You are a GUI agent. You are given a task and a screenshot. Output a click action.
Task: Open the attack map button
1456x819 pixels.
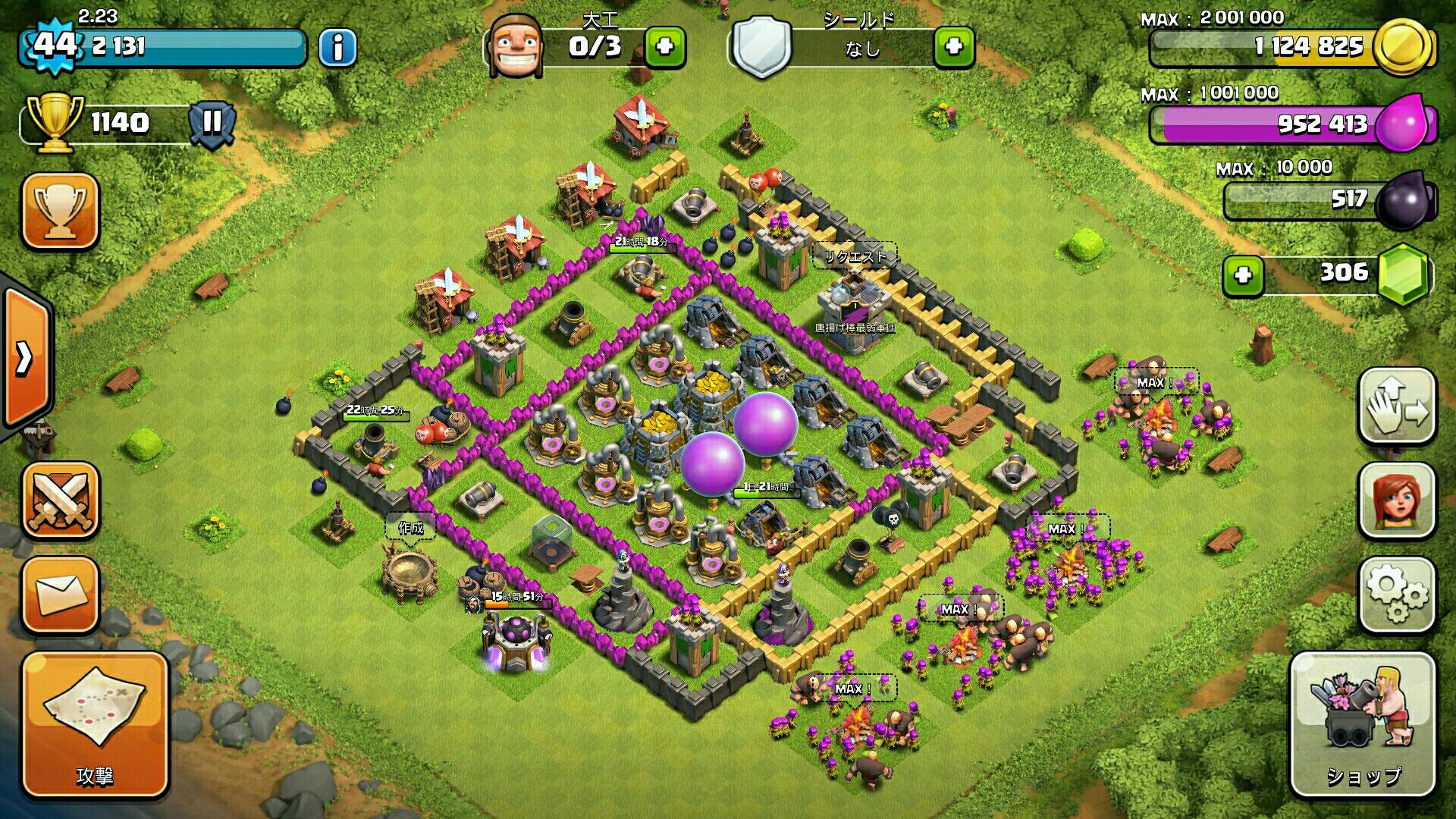tap(95, 724)
